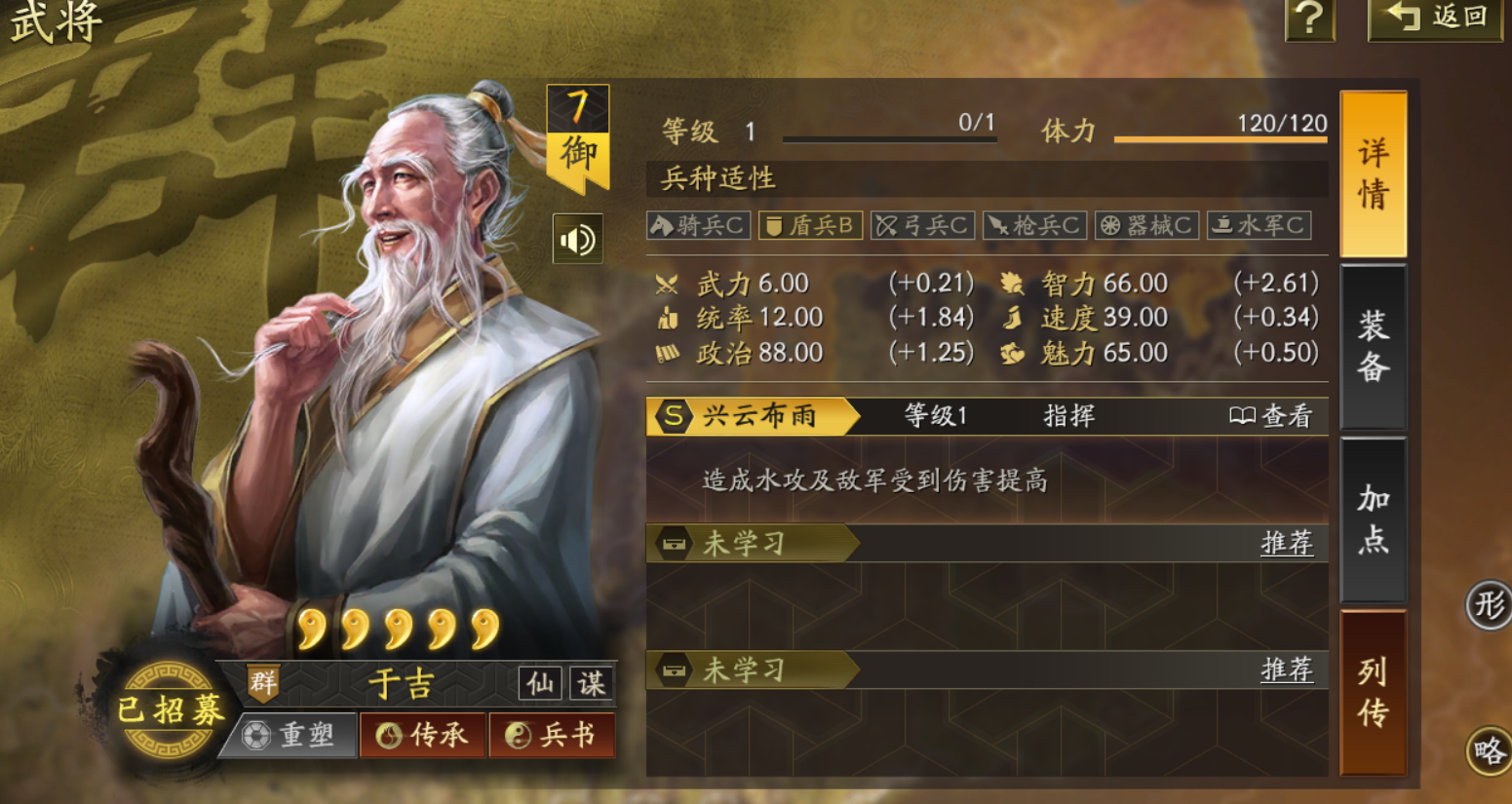The width and height of the screenshot is (1512, 804).
Task: Click the 水军C navy aptitude icon
Action: 1260,224
